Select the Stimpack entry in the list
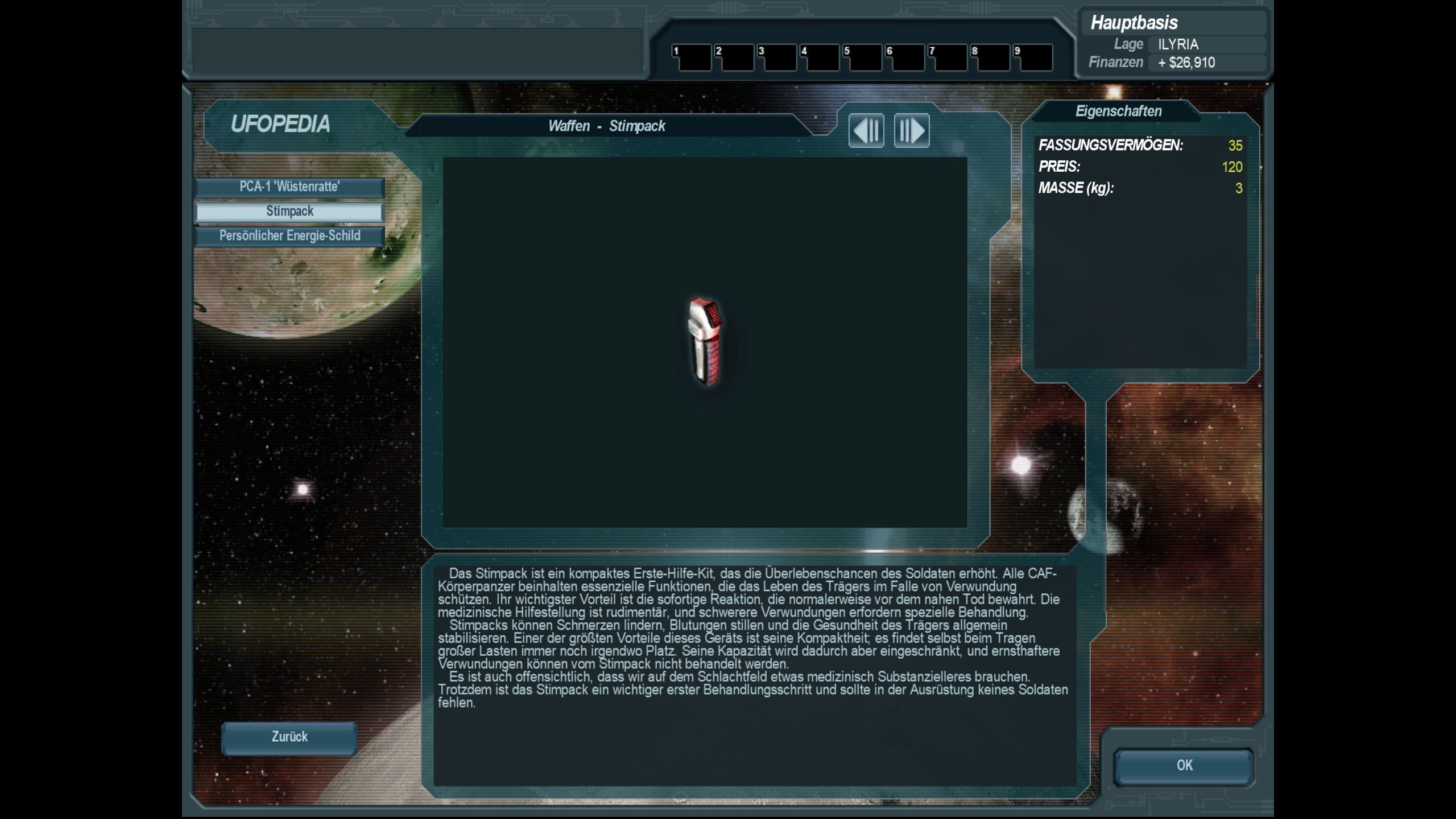This screenshot has height=819, width=1456. click(x=289, y=212)
